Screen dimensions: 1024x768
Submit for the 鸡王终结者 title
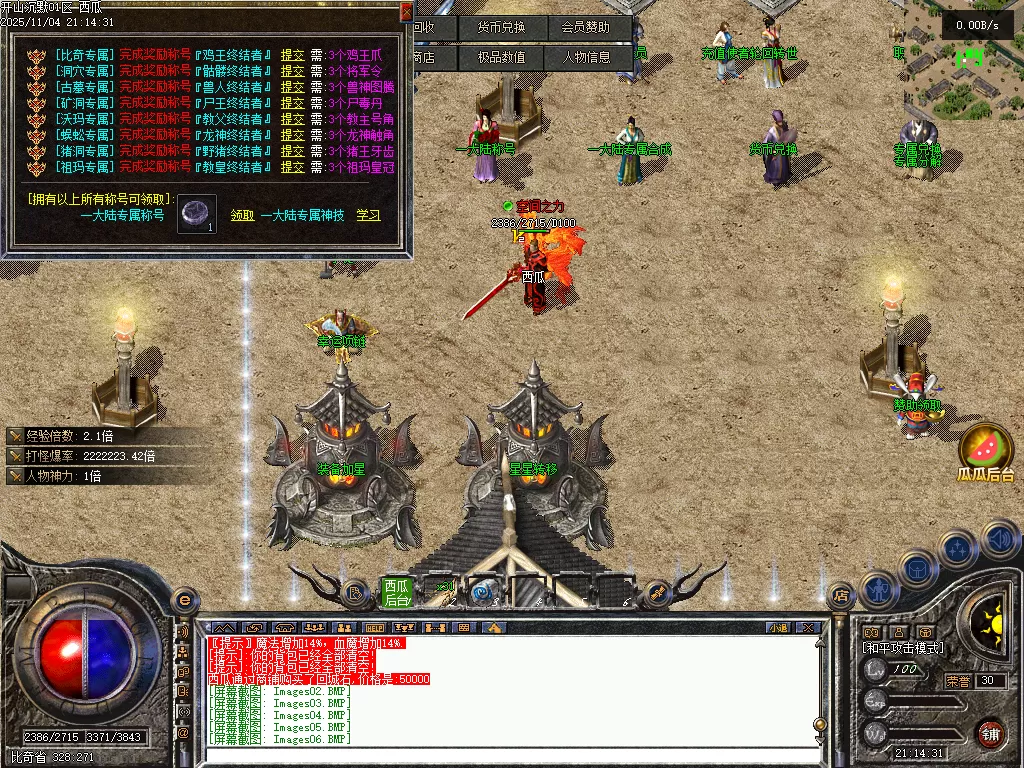tap(292, 55)
